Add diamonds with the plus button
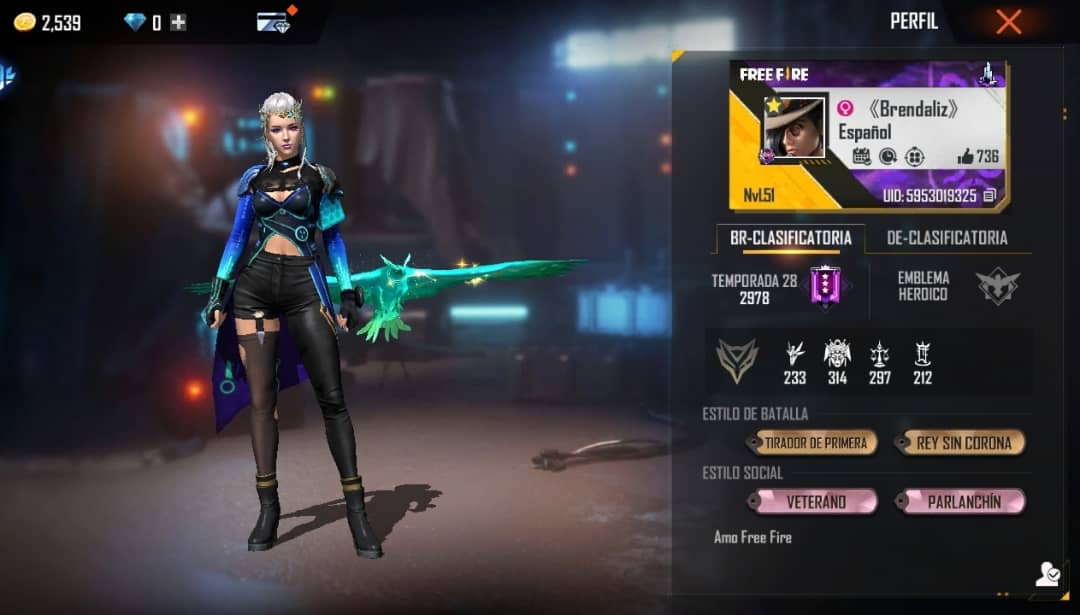This screenshot has height=615, width=1080. (178, 22)
